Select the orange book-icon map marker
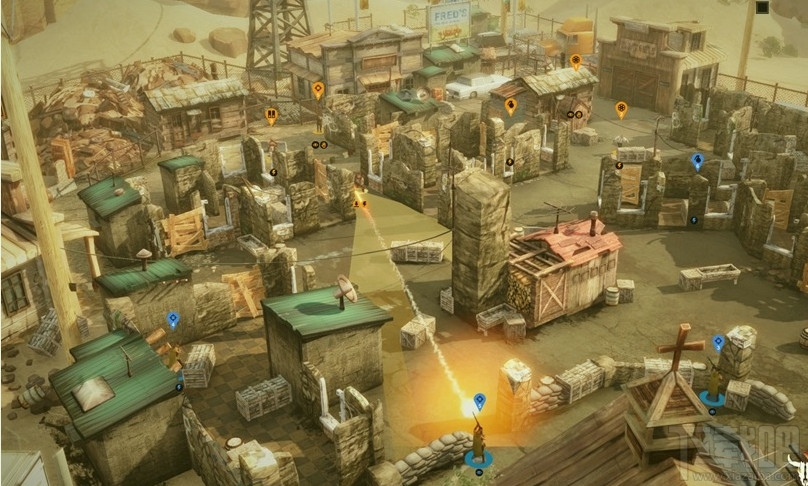 tap(272, 115)
